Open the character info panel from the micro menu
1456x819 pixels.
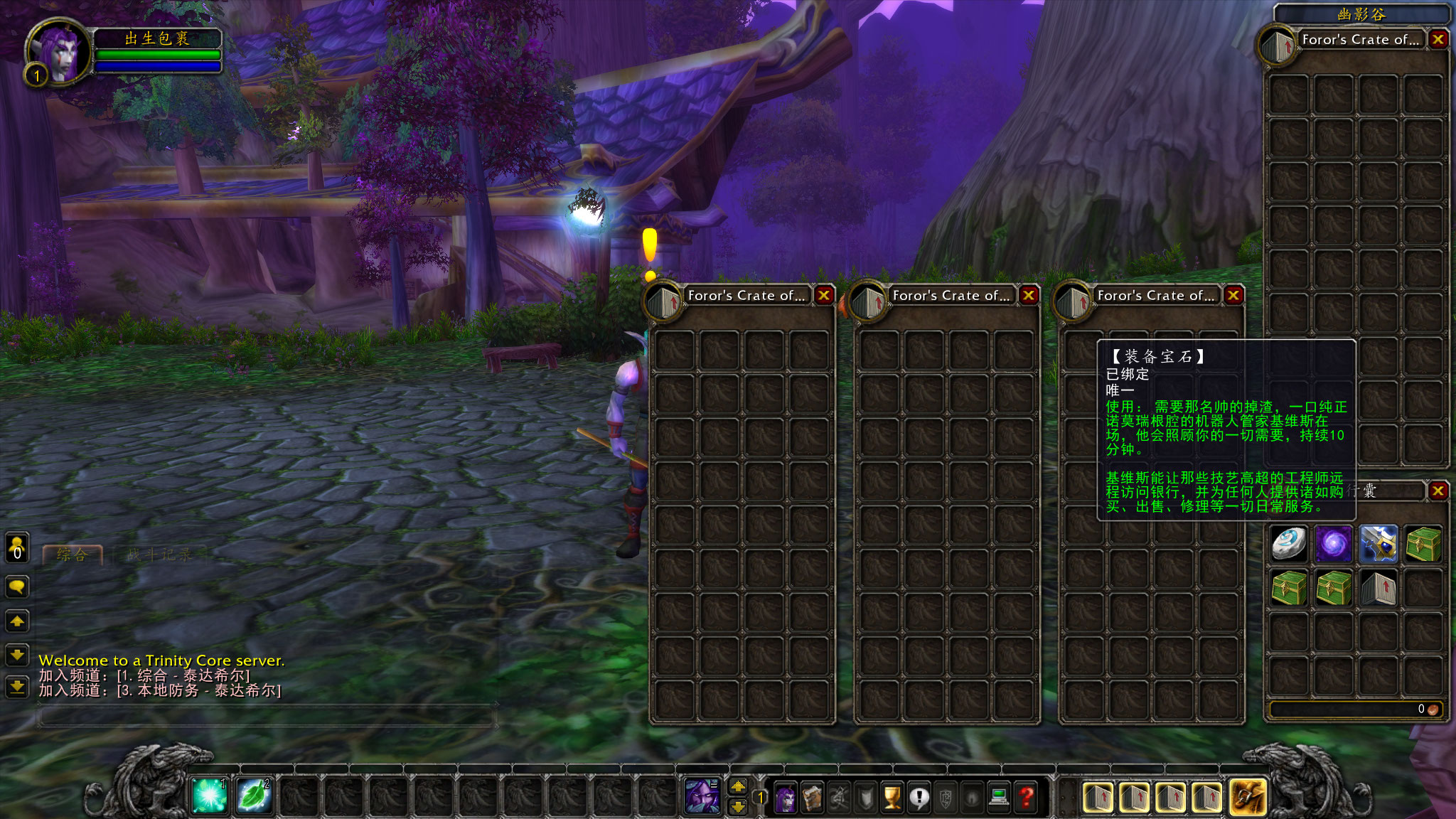point(786,798)
